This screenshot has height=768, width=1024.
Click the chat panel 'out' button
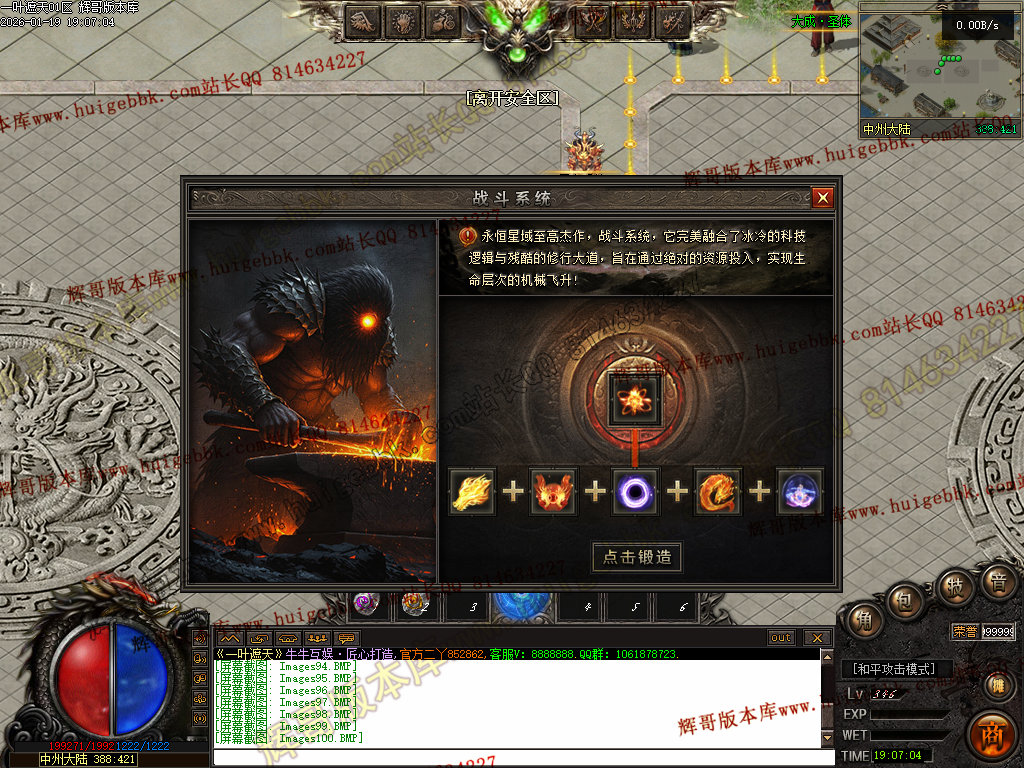pos(781,637)
